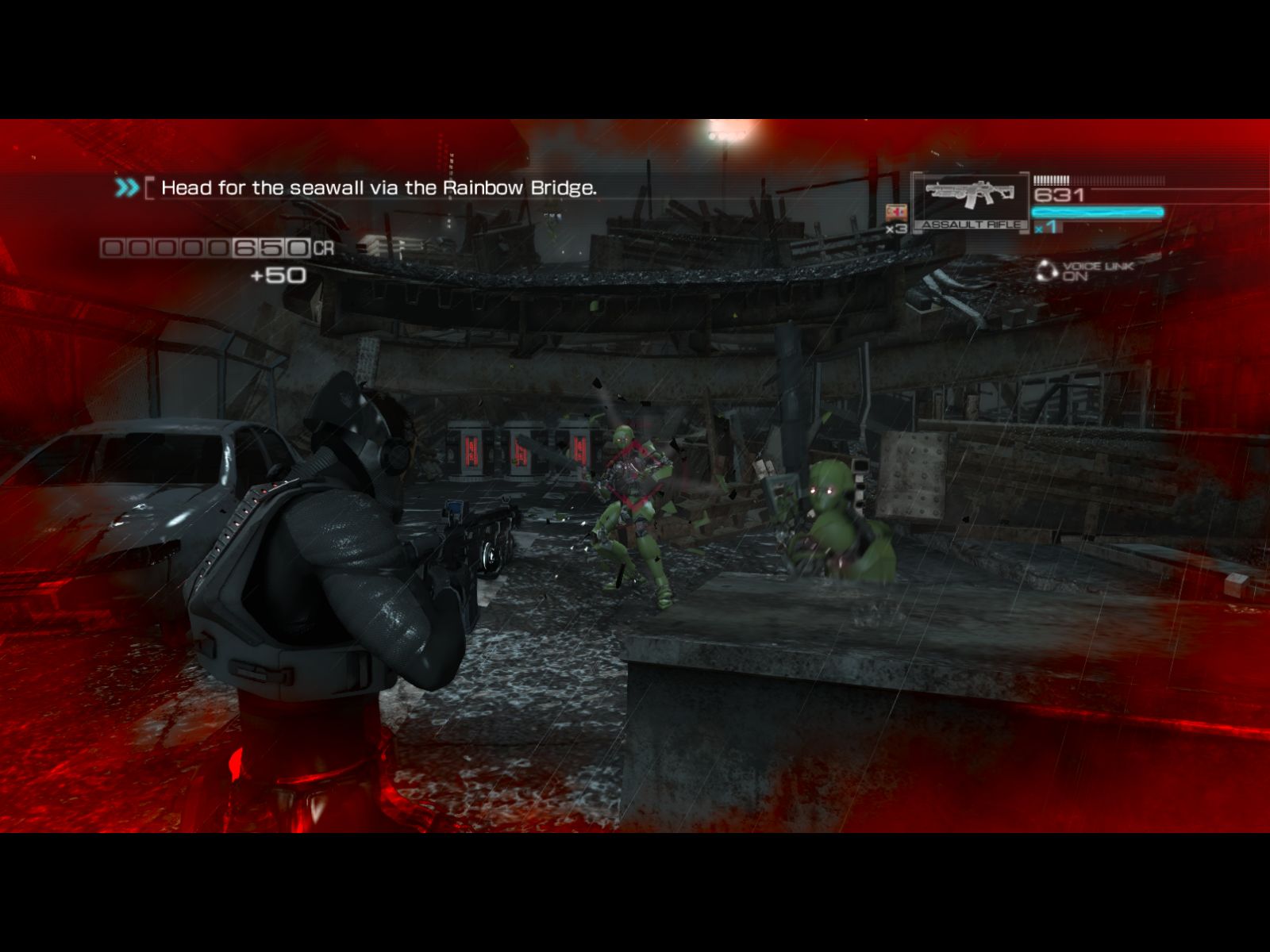Open the Rainbow Bridge objective tracker
The width and height of the screenshot is (1270, 952).
coord(378,188)
